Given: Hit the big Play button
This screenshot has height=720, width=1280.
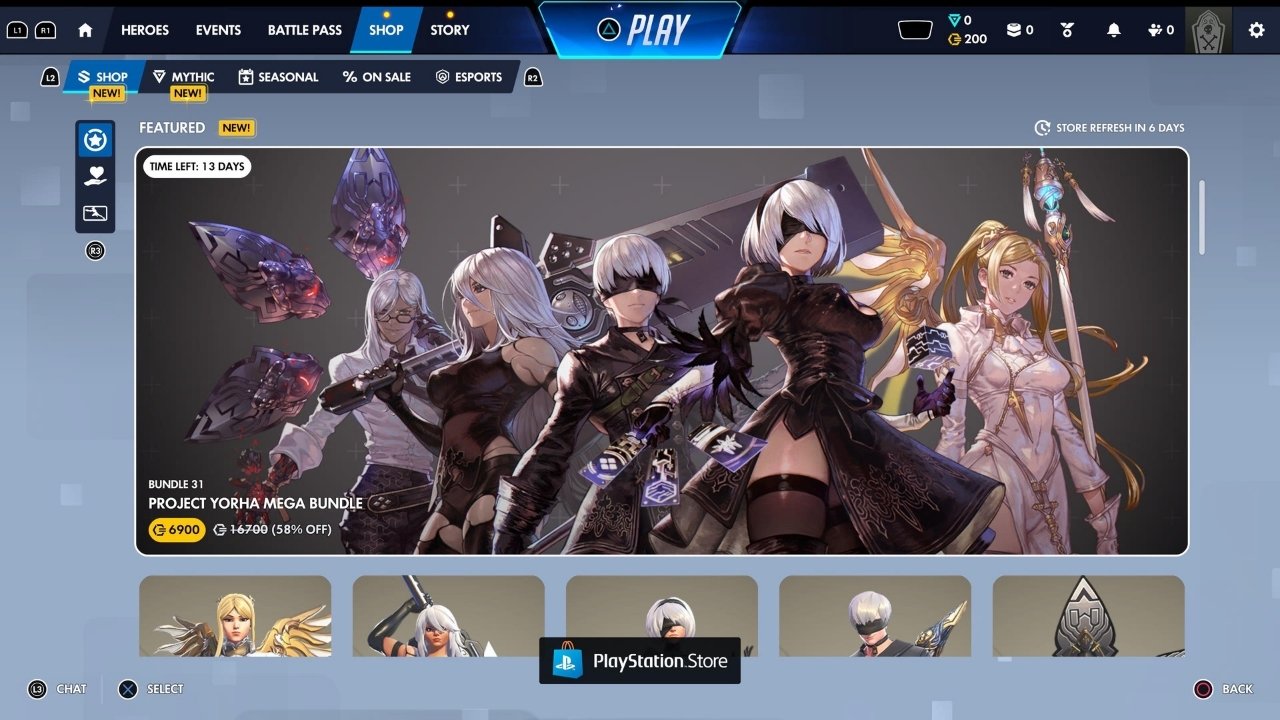Looking at the screenshot, I should click(x=641, y=30).
